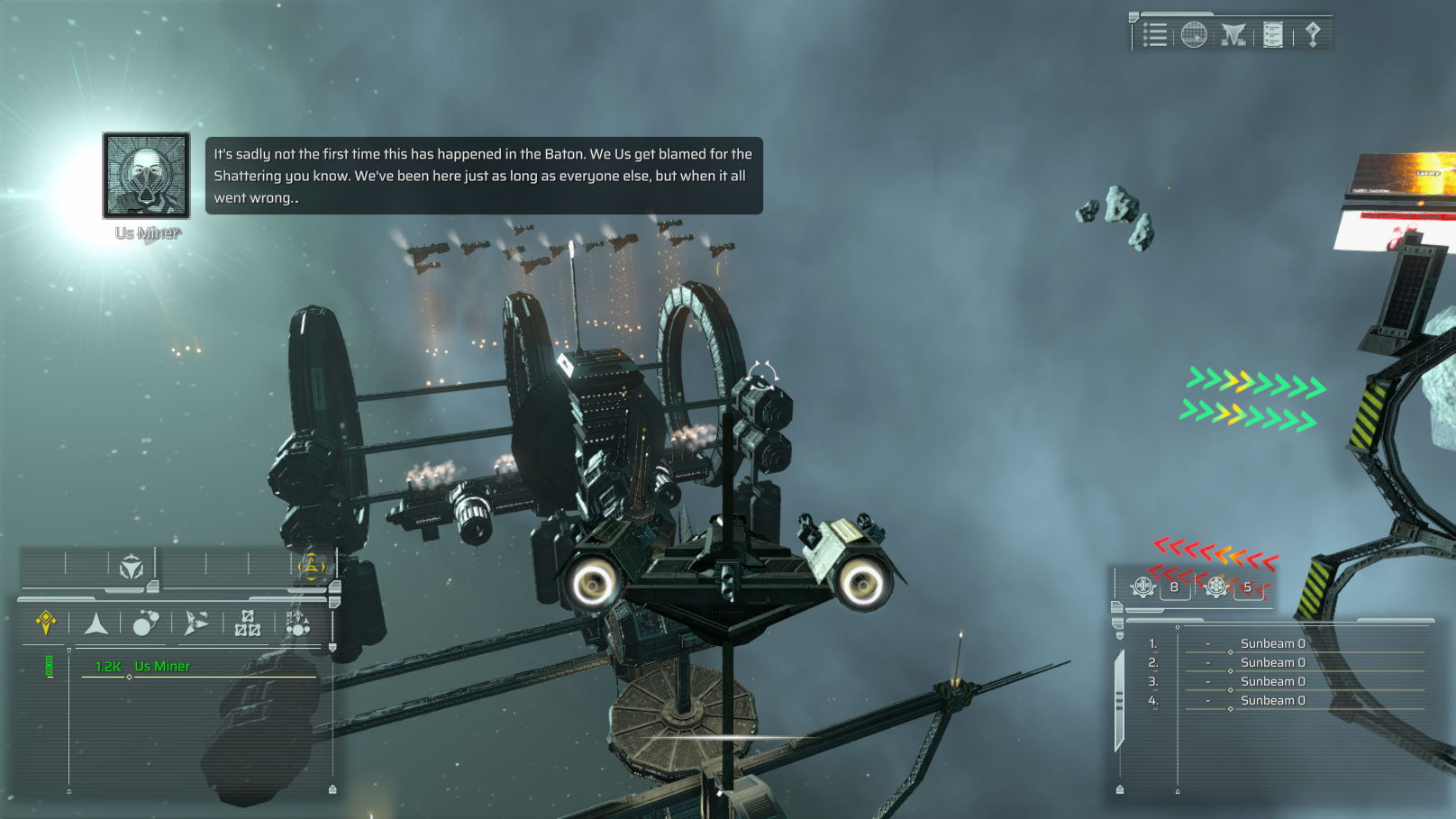Select Sunbeam 0 in weapon slot 3

(x=1272, y=681)
